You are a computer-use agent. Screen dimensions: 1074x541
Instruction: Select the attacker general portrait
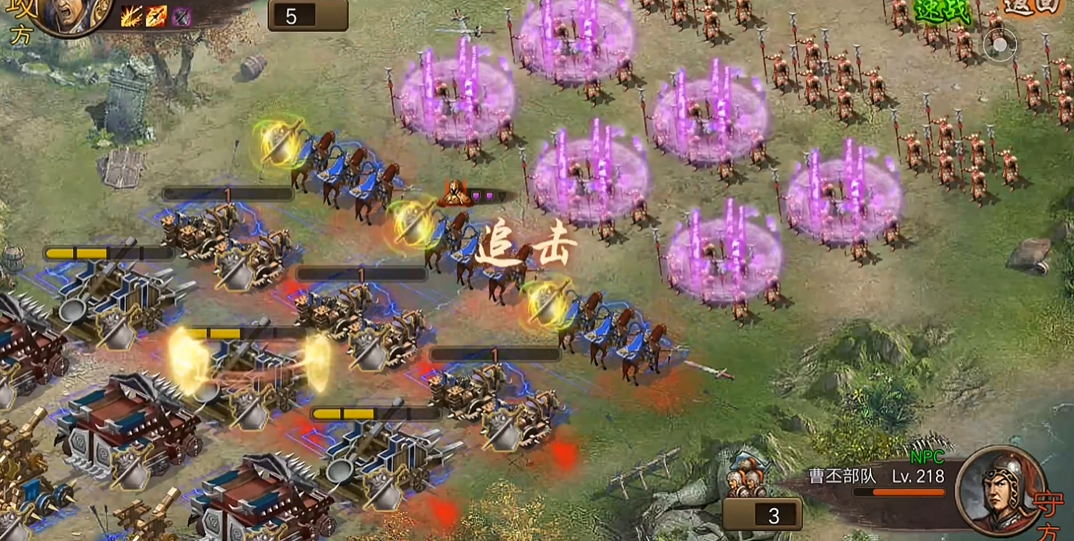click(x=72, y=16)
